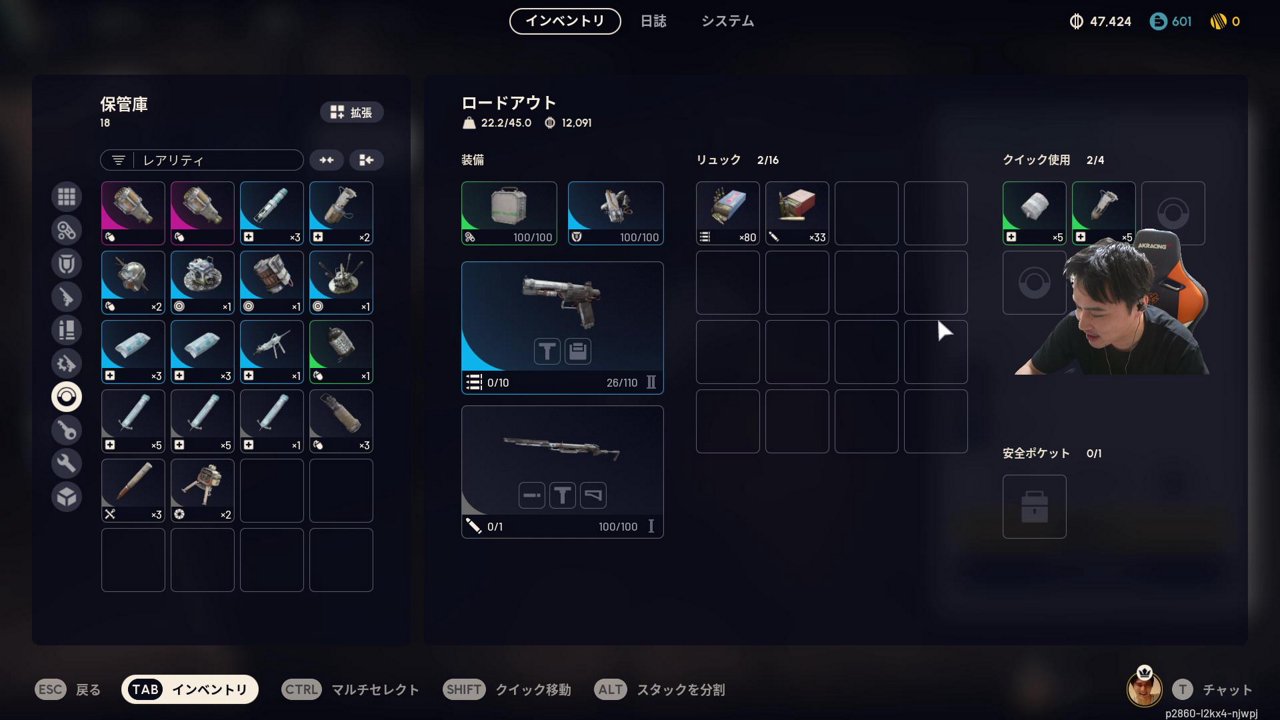
Task: Click the cube materials category icon
Action: [x=66, y=496]
